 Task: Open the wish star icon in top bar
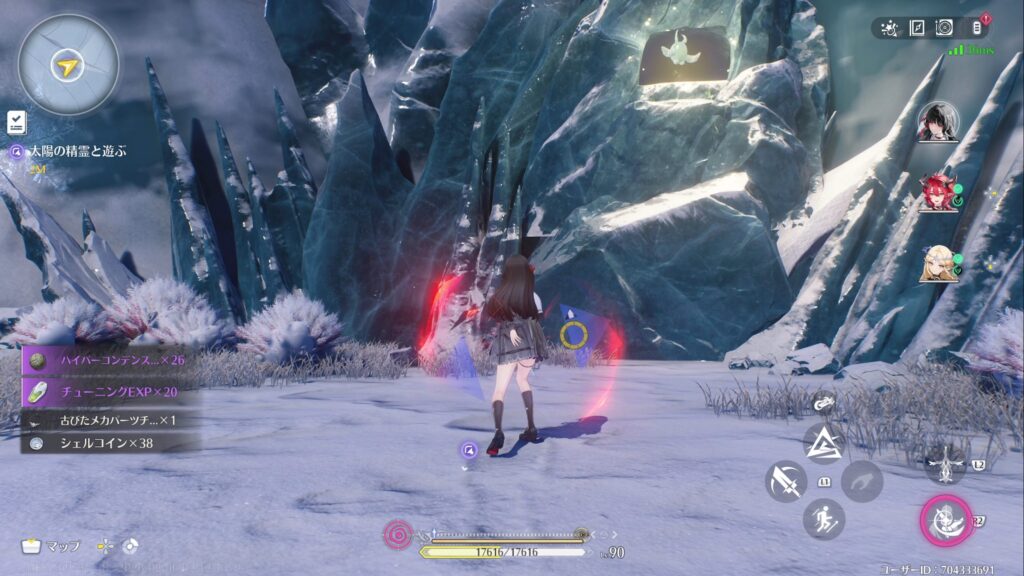pyautogui.click(x=890, y=28)
